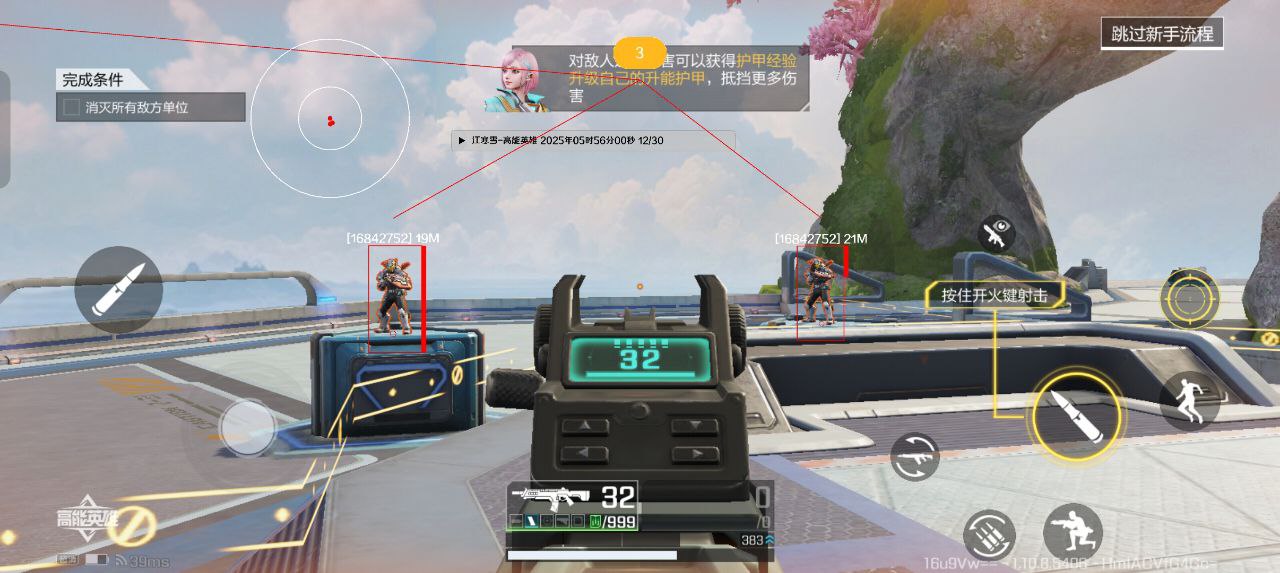Open the circular minimap
The height and width of the screenshot is (573, 1280).
[x=330, y=119]
